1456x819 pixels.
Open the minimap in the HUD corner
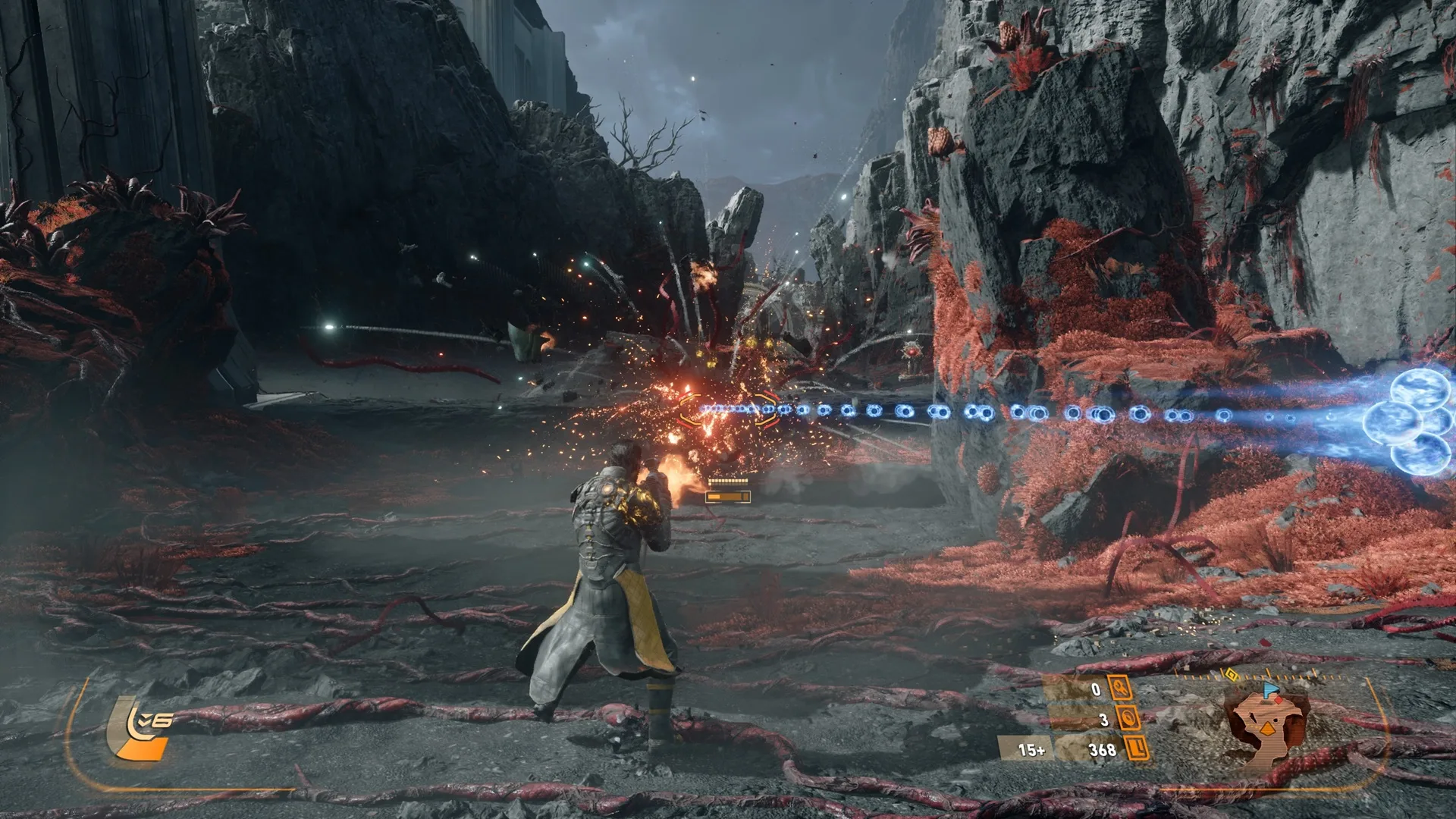(1268, 730)
